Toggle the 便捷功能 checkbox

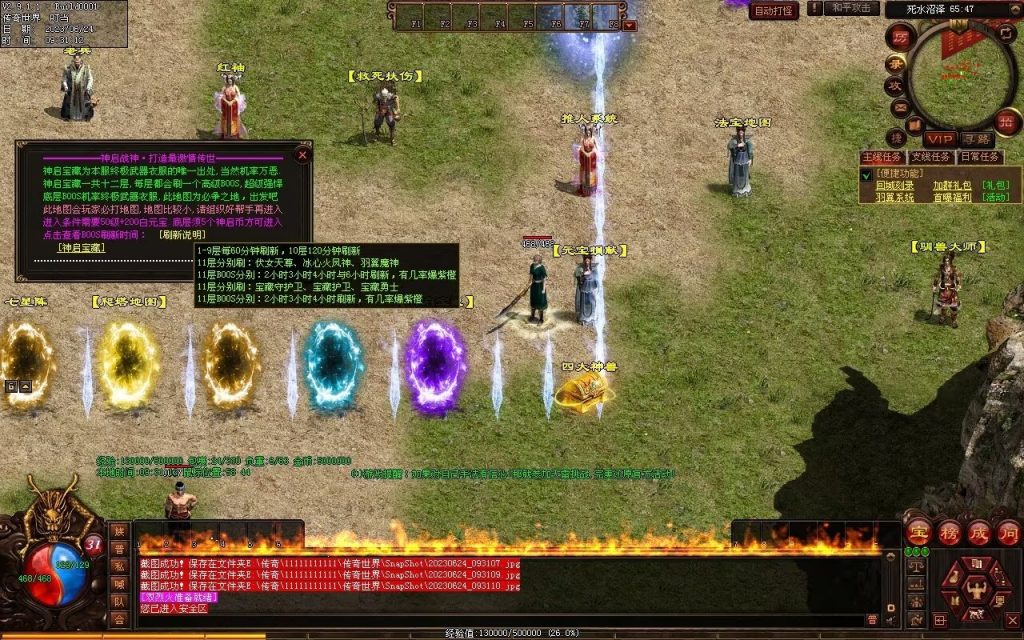[866, 174]
